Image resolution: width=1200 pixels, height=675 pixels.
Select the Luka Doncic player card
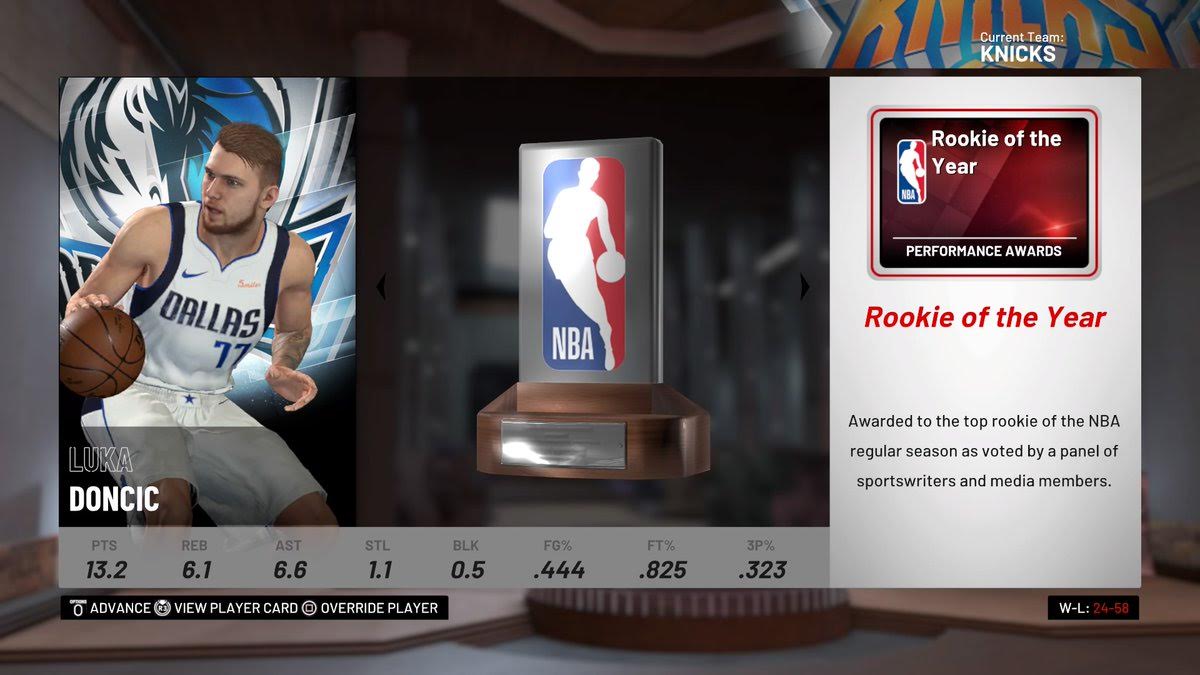(x=208, y=302)
